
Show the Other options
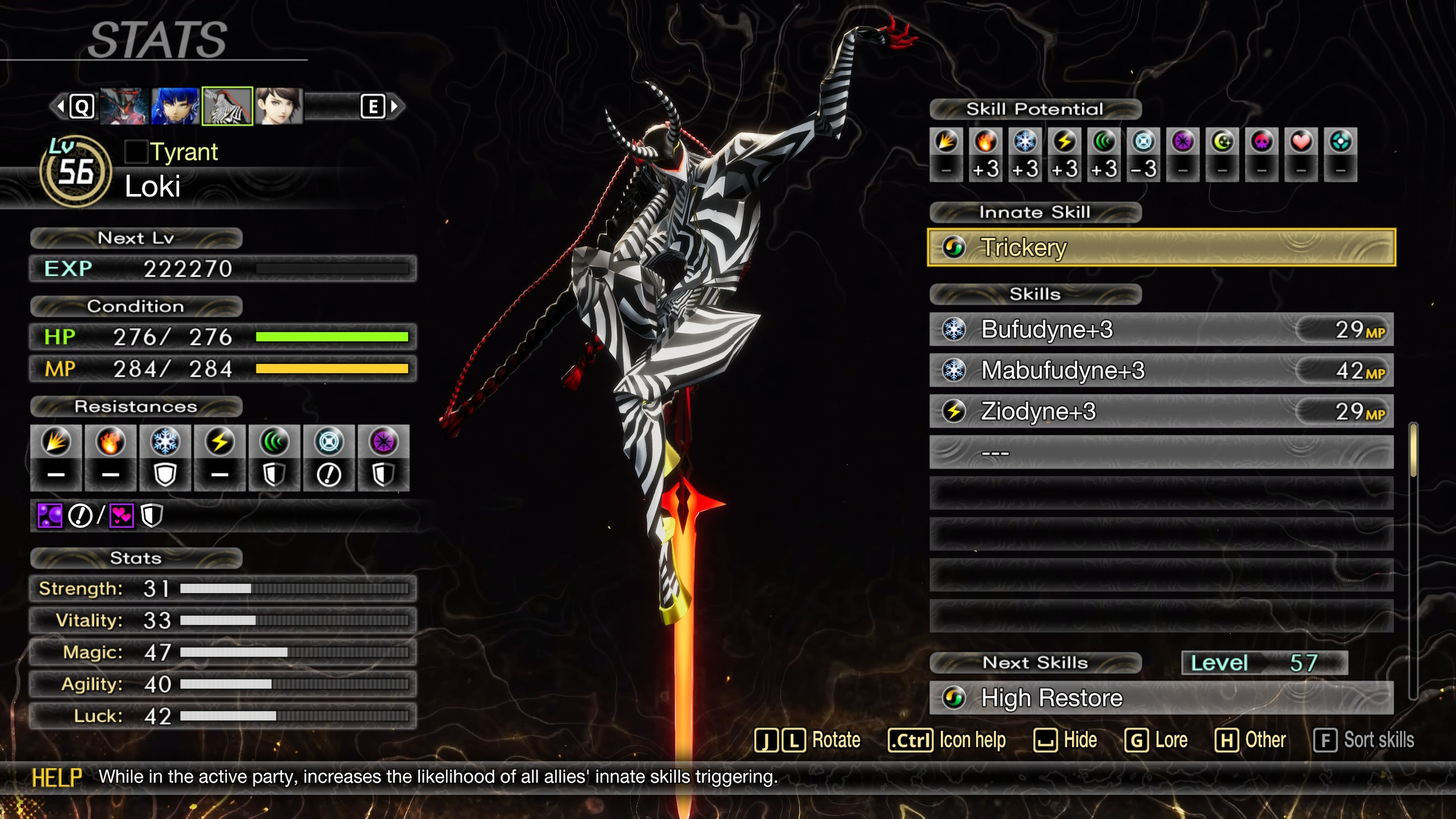point(1250,741)
